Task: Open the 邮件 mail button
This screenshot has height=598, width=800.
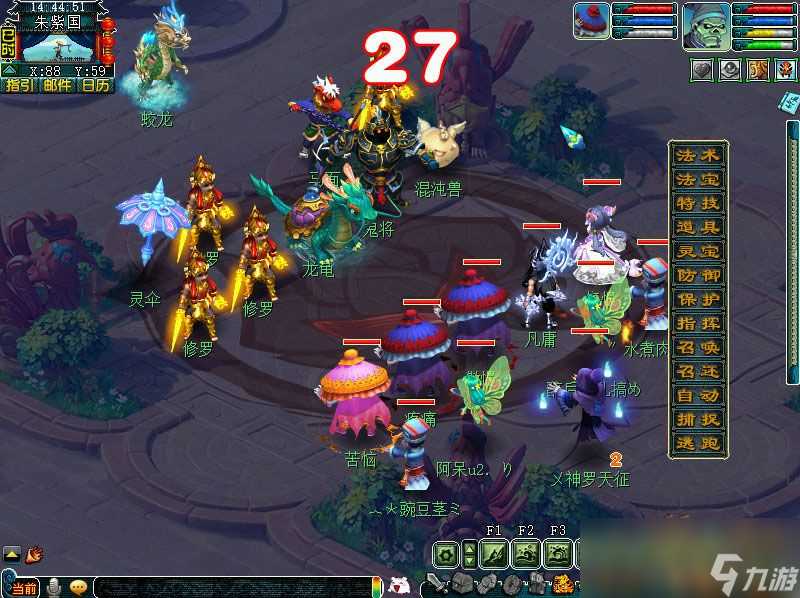Action: [57, 85]
